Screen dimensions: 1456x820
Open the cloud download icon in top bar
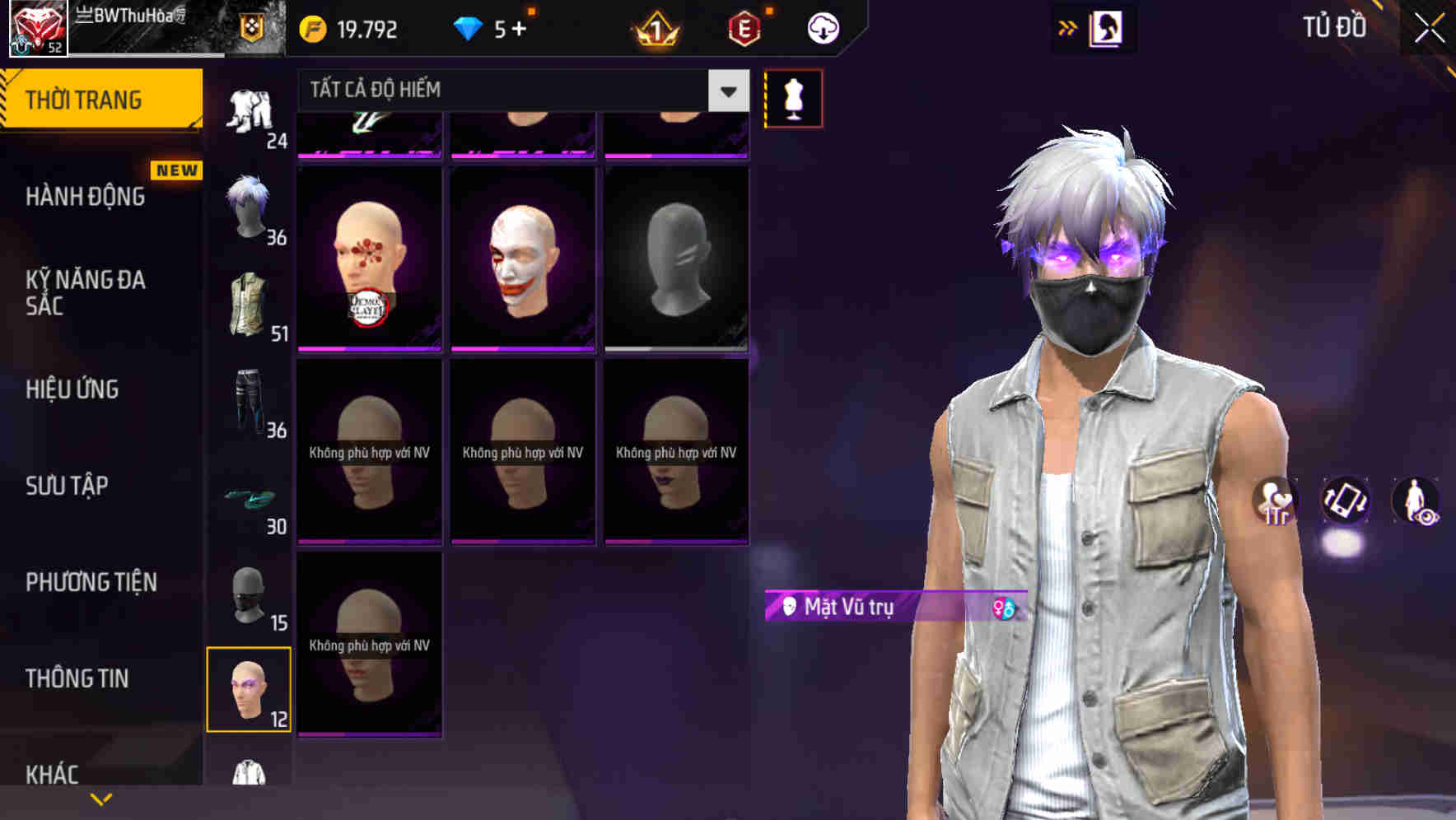(823, 28)
